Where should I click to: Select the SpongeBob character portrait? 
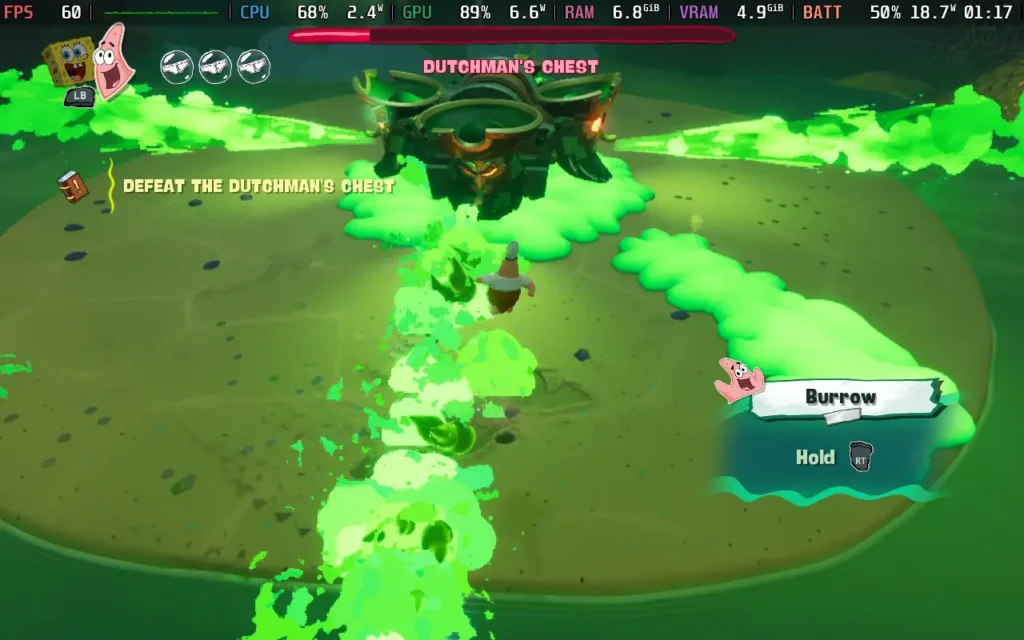coord(70,62)
